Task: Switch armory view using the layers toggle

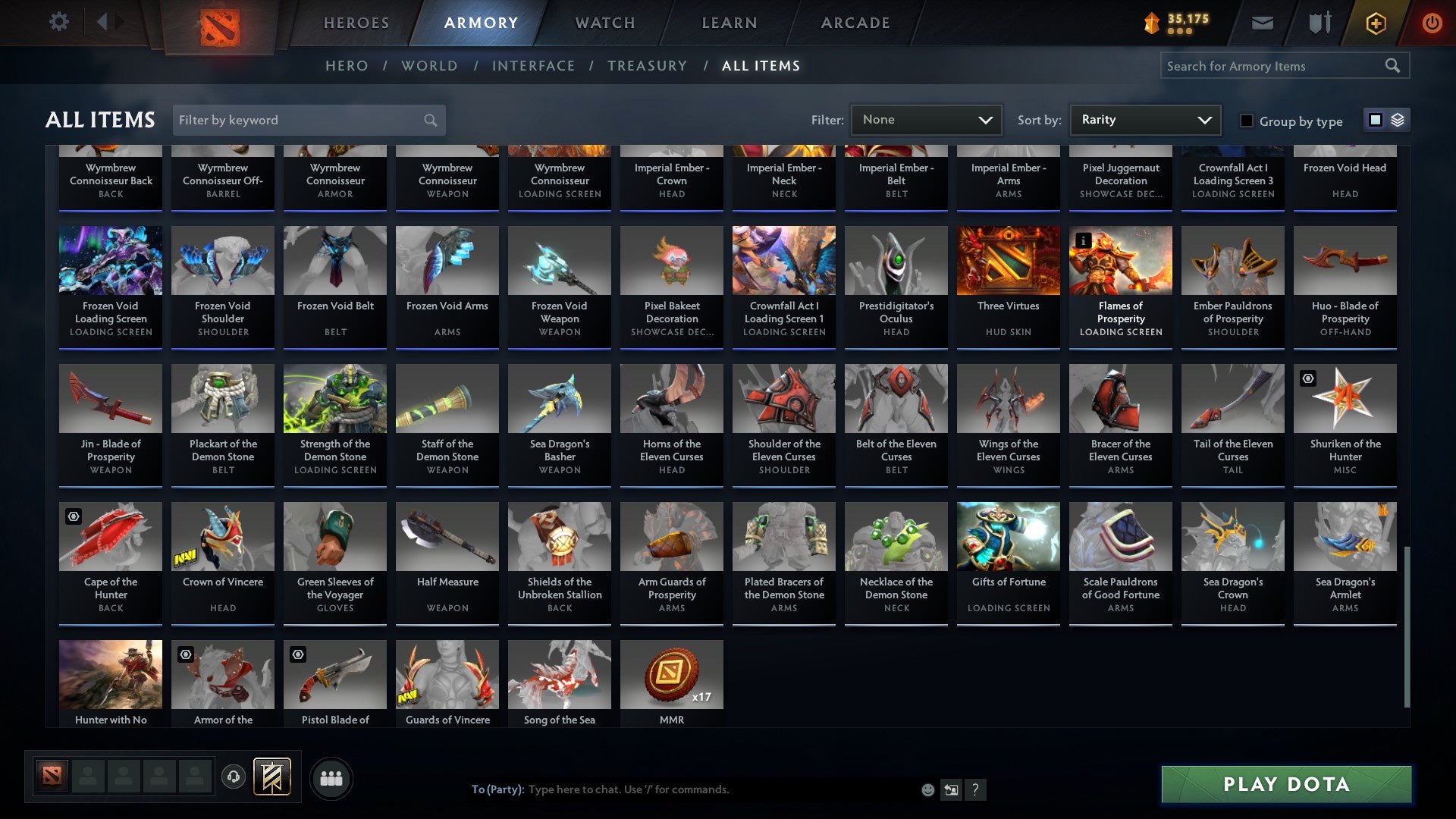Action: pyautogui.click(x=1396, y=120)
